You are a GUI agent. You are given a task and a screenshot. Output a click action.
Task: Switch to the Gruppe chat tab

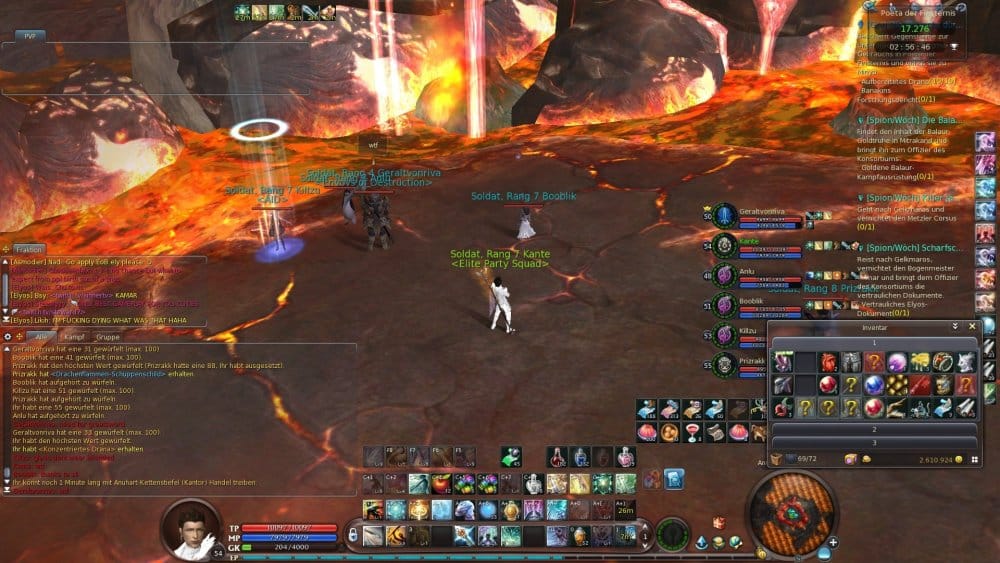tap(106, 337)
